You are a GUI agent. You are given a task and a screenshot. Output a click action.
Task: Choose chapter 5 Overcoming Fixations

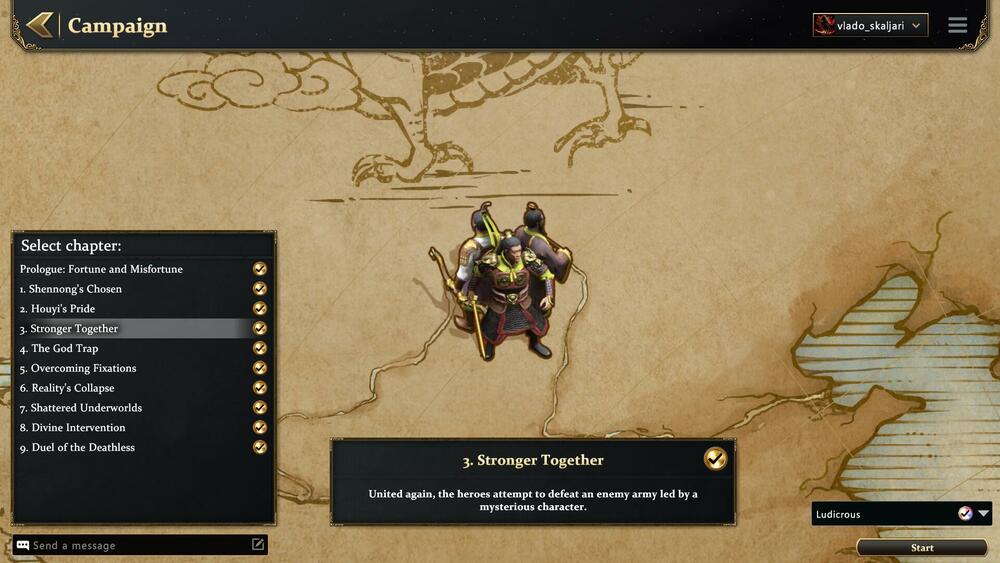click(83, 368)
